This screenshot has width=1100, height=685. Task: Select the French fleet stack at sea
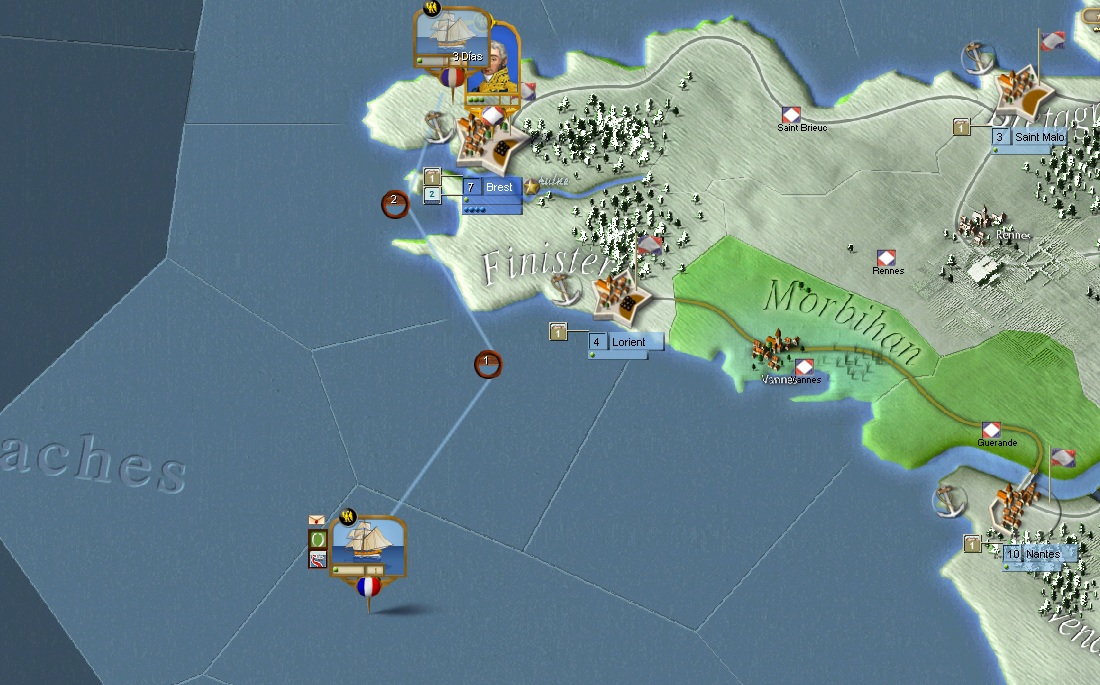pos(368,546)
